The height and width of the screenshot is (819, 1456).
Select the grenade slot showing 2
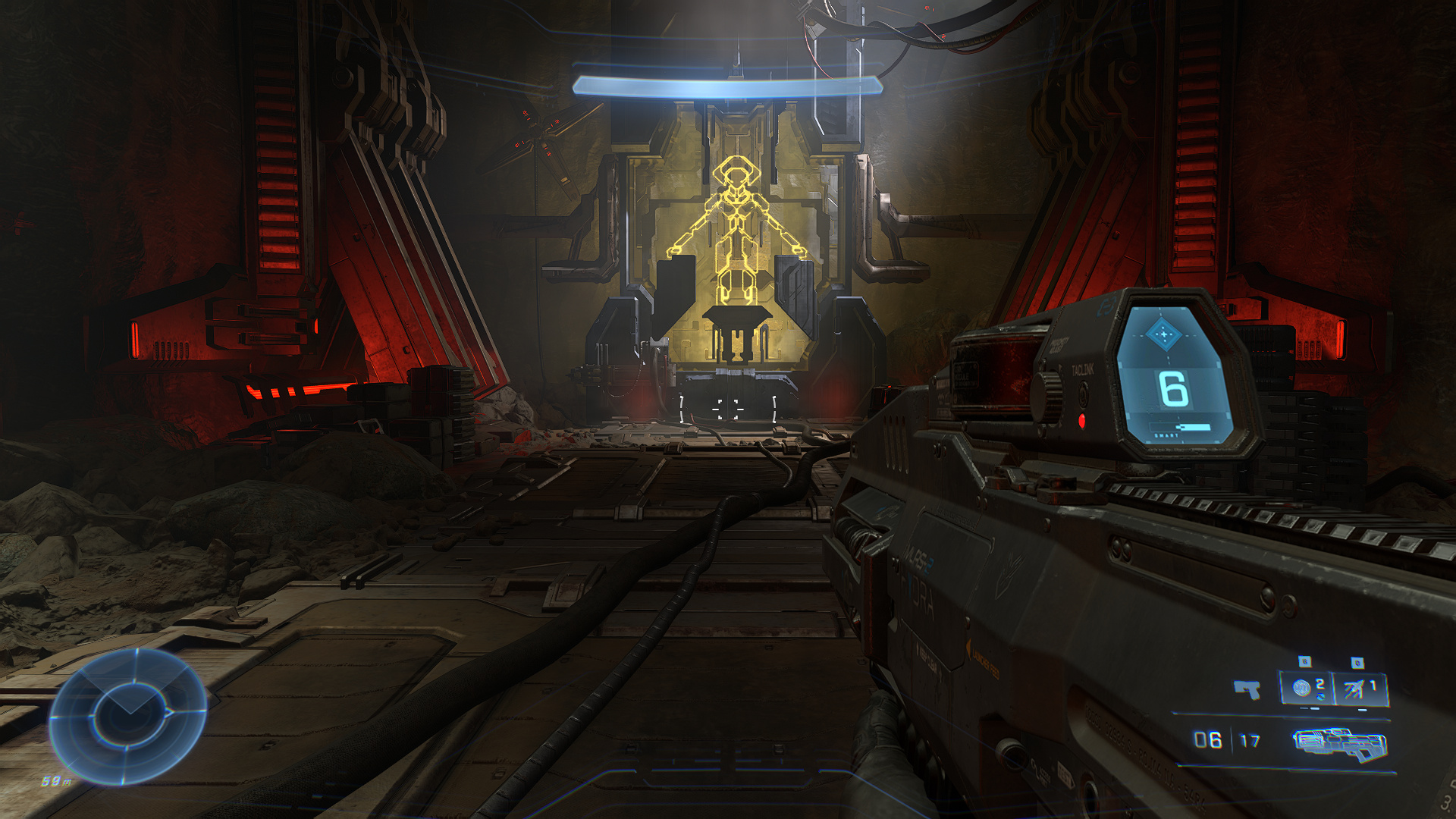[1307, 689]
